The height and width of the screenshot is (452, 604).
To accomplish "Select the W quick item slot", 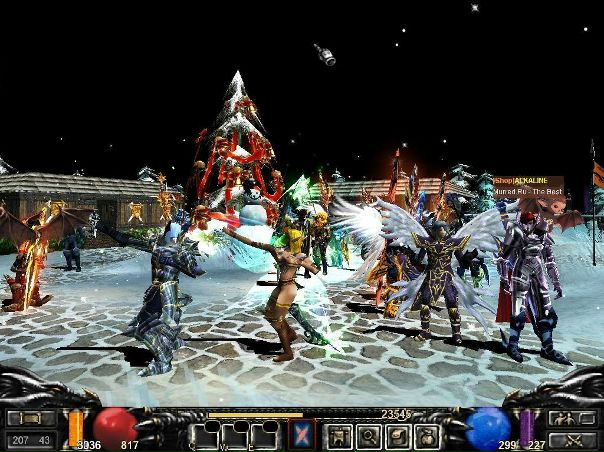I will pos(236,436).
